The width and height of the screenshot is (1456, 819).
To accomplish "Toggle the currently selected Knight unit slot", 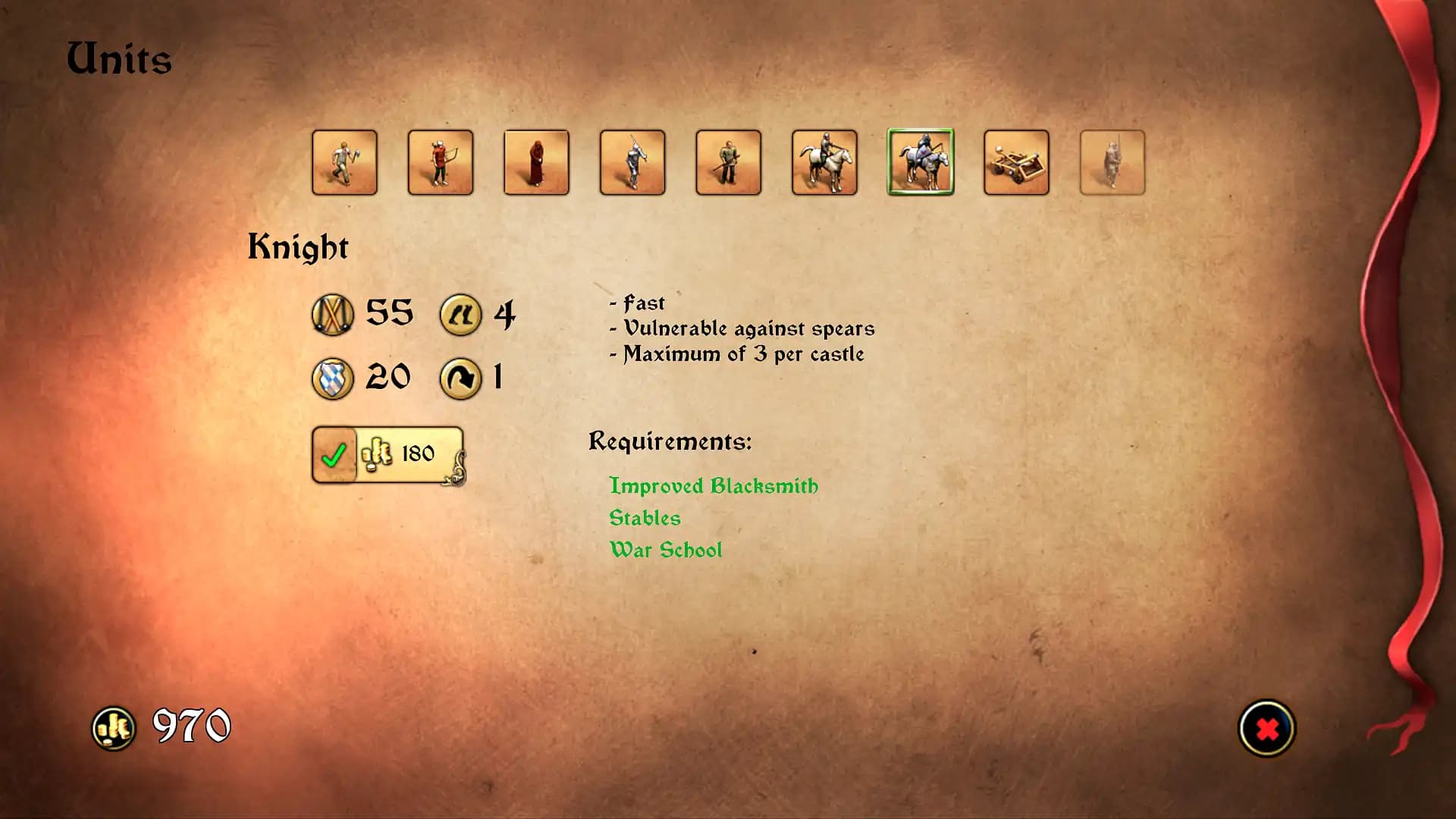I will (920, 163).
